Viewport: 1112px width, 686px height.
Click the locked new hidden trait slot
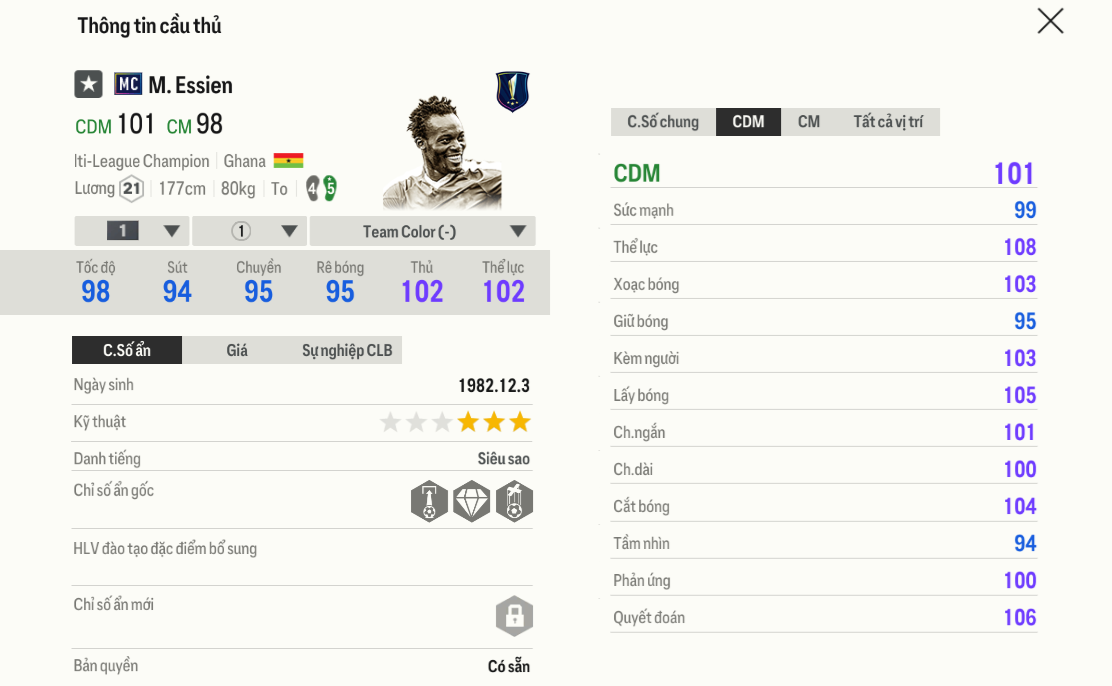click(514, 616)
